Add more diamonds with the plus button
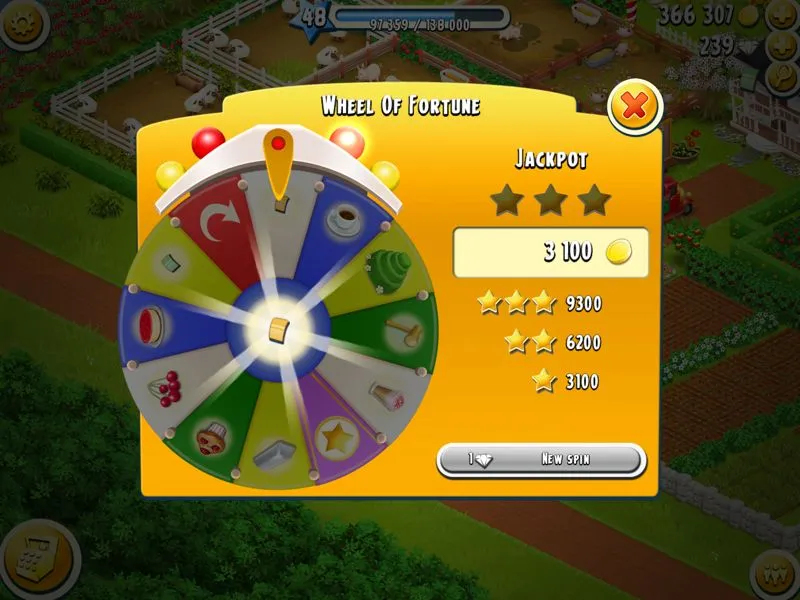This screenshot has width=800, height=600. (780, 46)
